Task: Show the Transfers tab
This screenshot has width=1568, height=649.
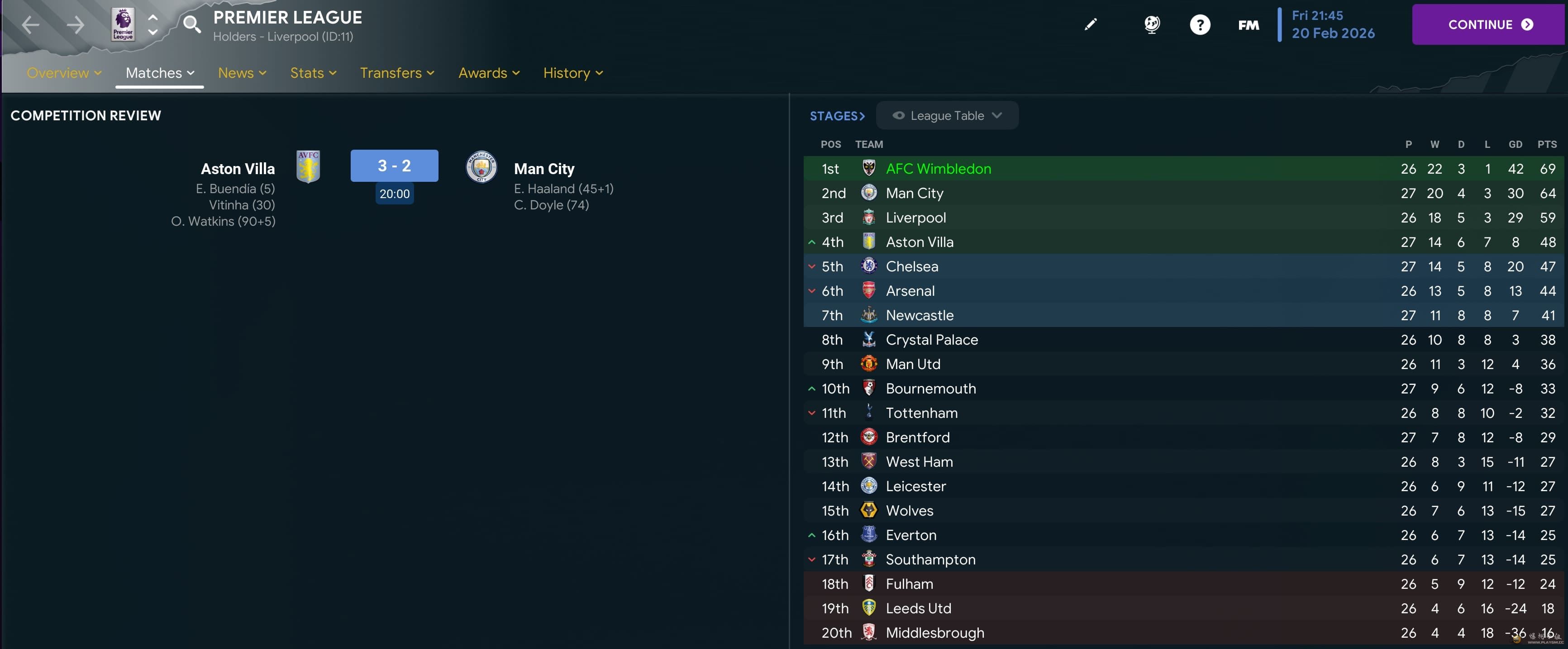Action: (397, 73)
